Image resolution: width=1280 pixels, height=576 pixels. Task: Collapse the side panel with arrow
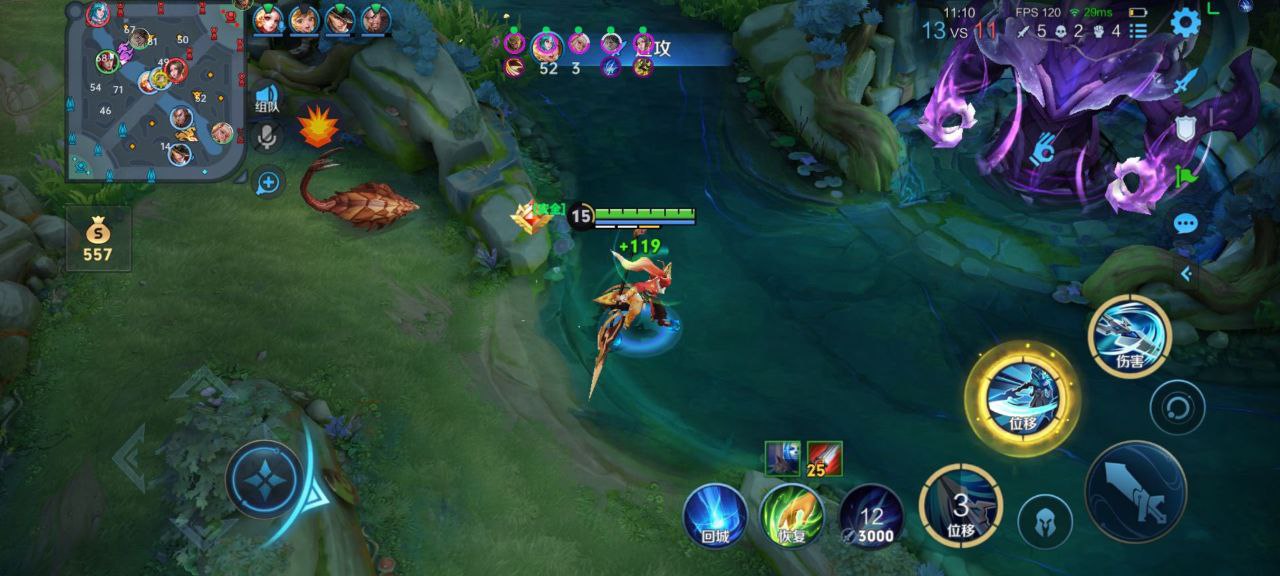(1186, 273)
